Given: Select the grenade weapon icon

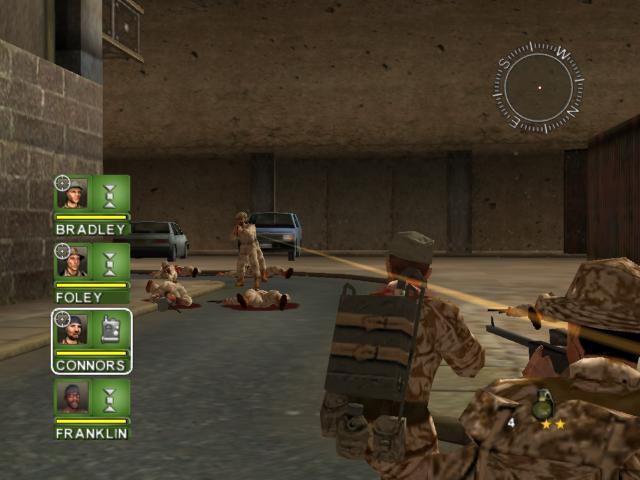Looking at the screenshot, I should 543,404.
